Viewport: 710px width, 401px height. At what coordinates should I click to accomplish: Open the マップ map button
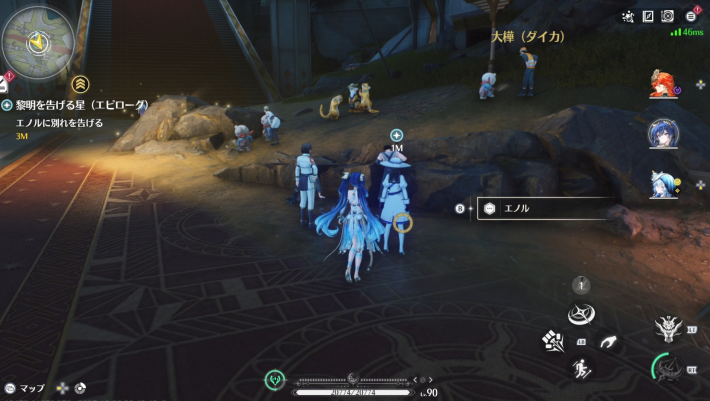(x=25, y=388)
